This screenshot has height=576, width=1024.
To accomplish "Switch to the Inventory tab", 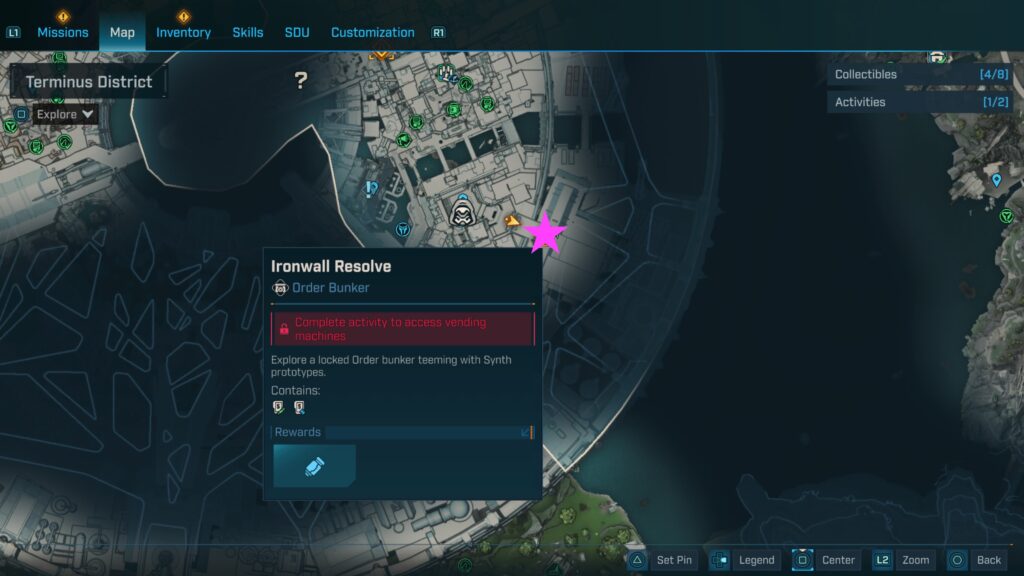I will (183, 32).
